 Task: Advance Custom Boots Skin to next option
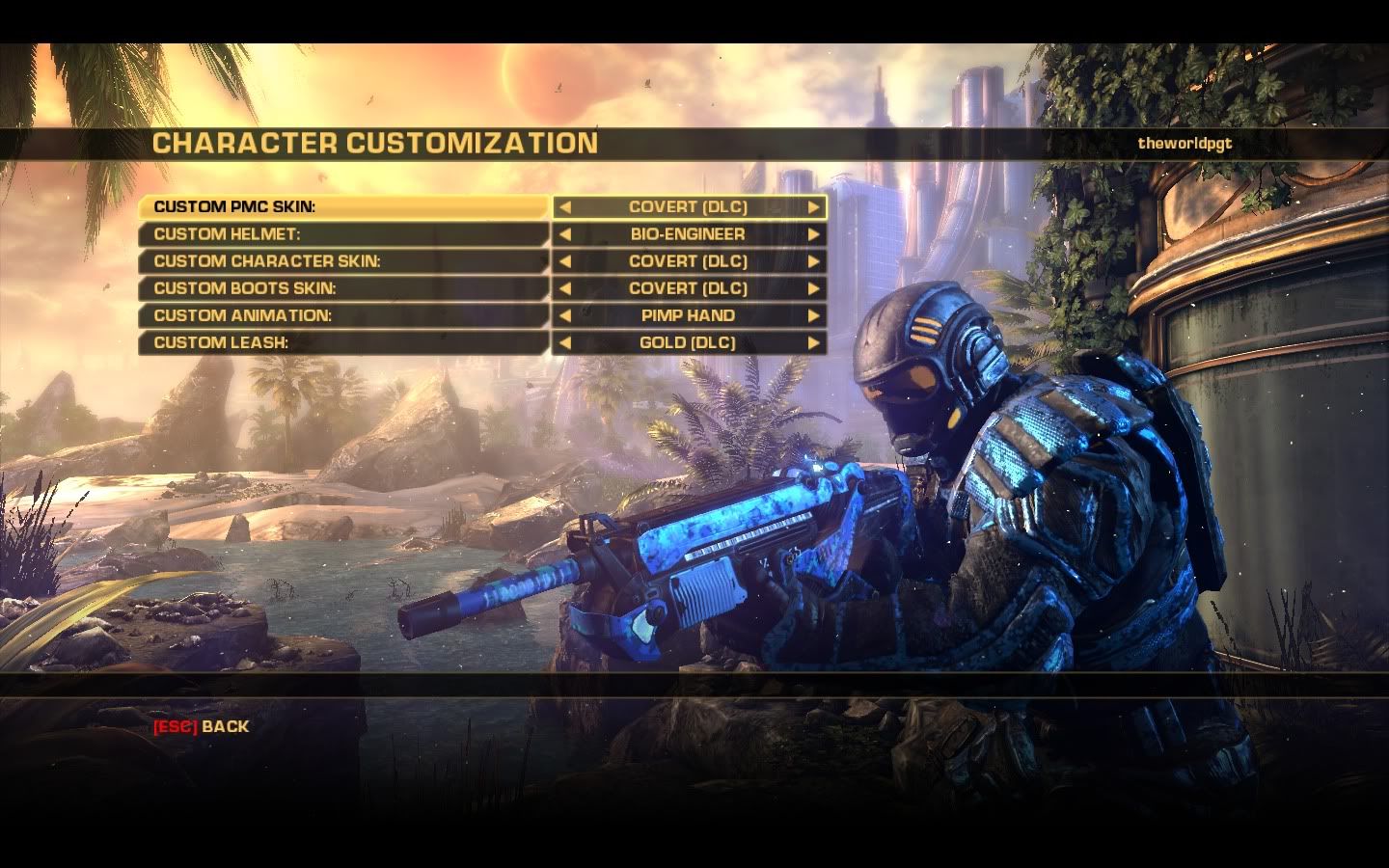tap(813, 288)
